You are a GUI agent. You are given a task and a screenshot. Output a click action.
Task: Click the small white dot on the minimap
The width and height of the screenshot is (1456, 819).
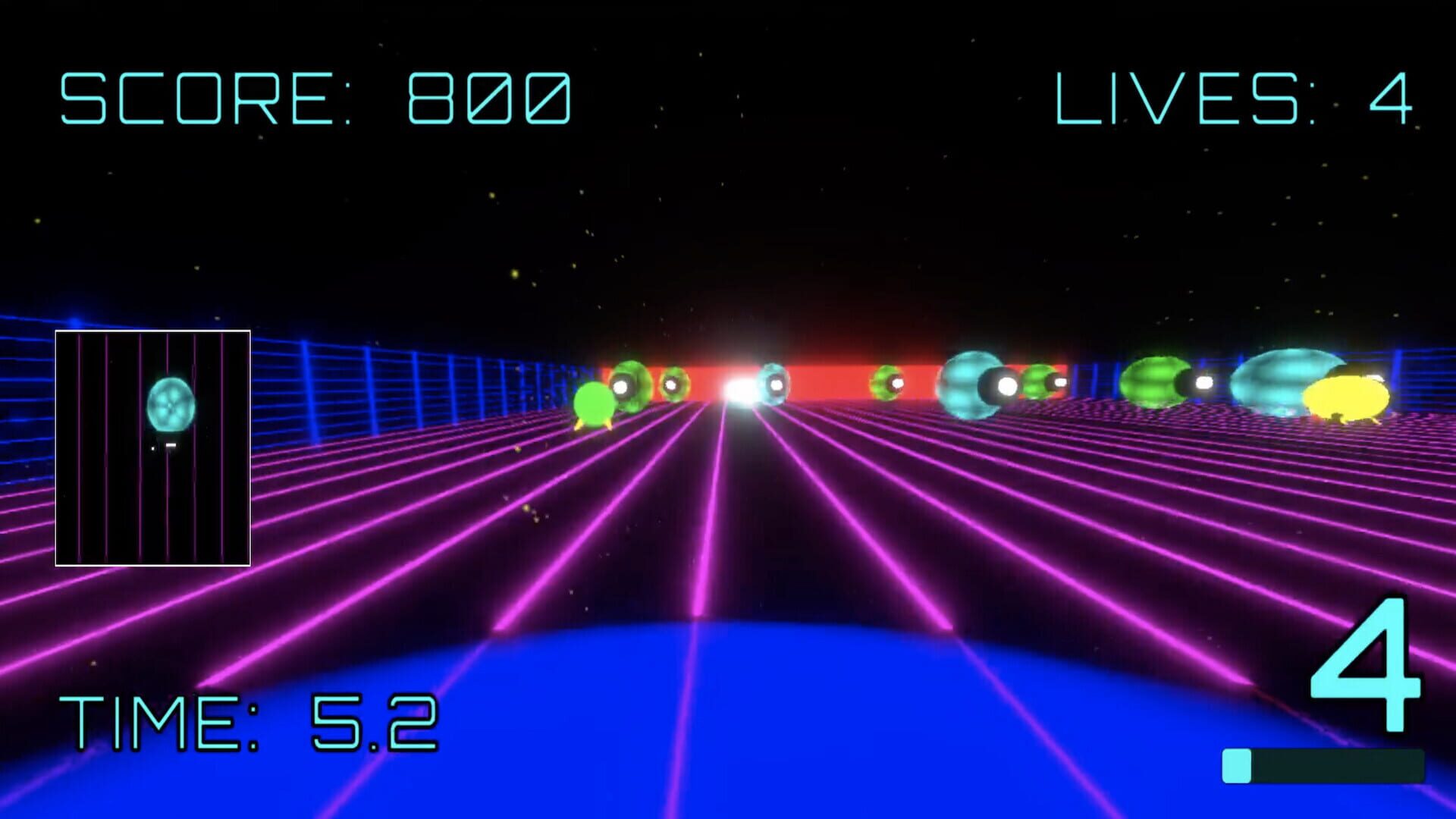(x=153, y=447)
